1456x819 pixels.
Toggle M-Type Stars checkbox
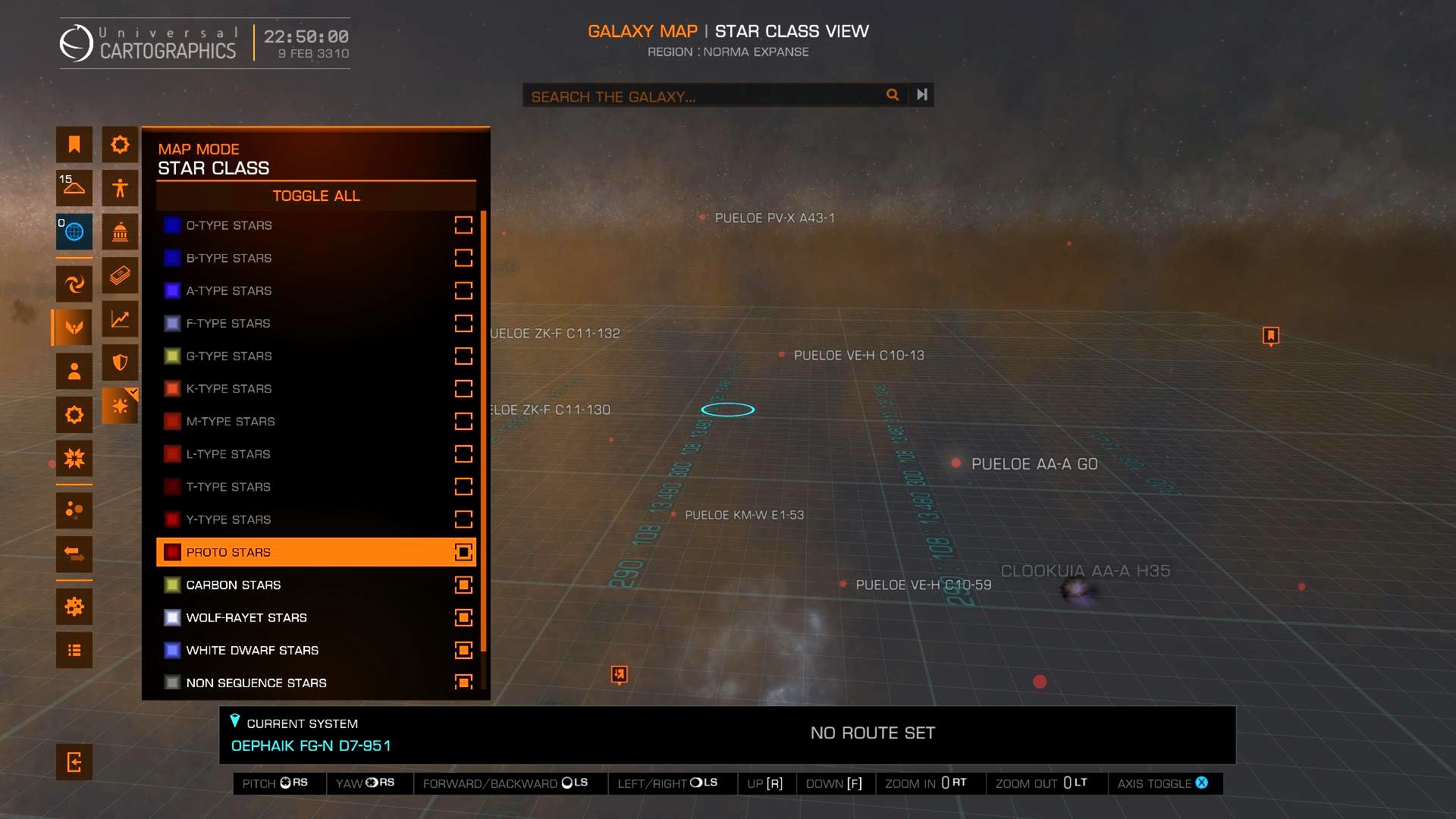tap(463, 421)
